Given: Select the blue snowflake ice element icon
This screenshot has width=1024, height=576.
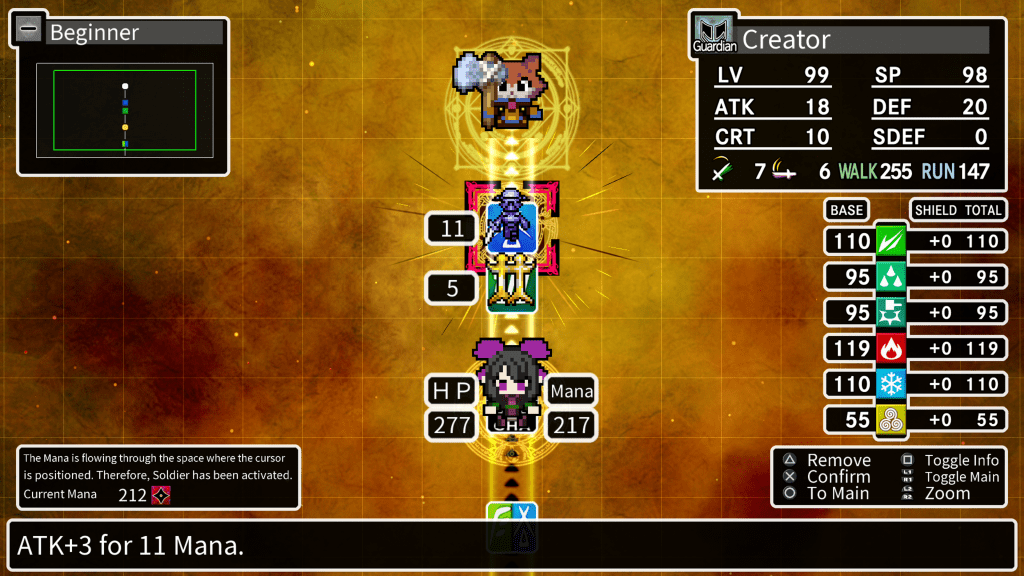Looking at the screenshot, I should [891, 384].
